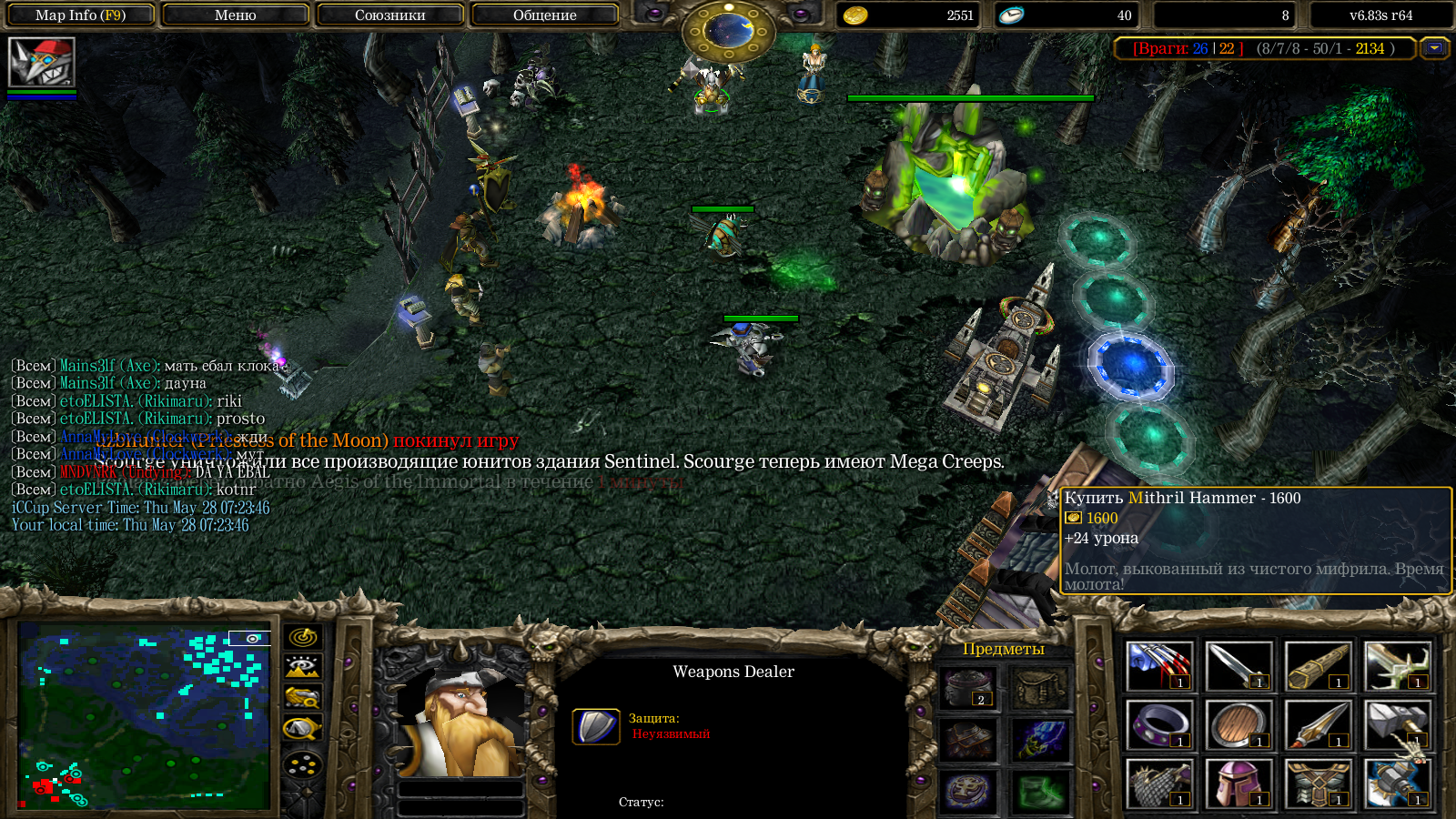Activate the minimap signal ping button
This screenshot has height=819, width=1456.
click(303, 637)
